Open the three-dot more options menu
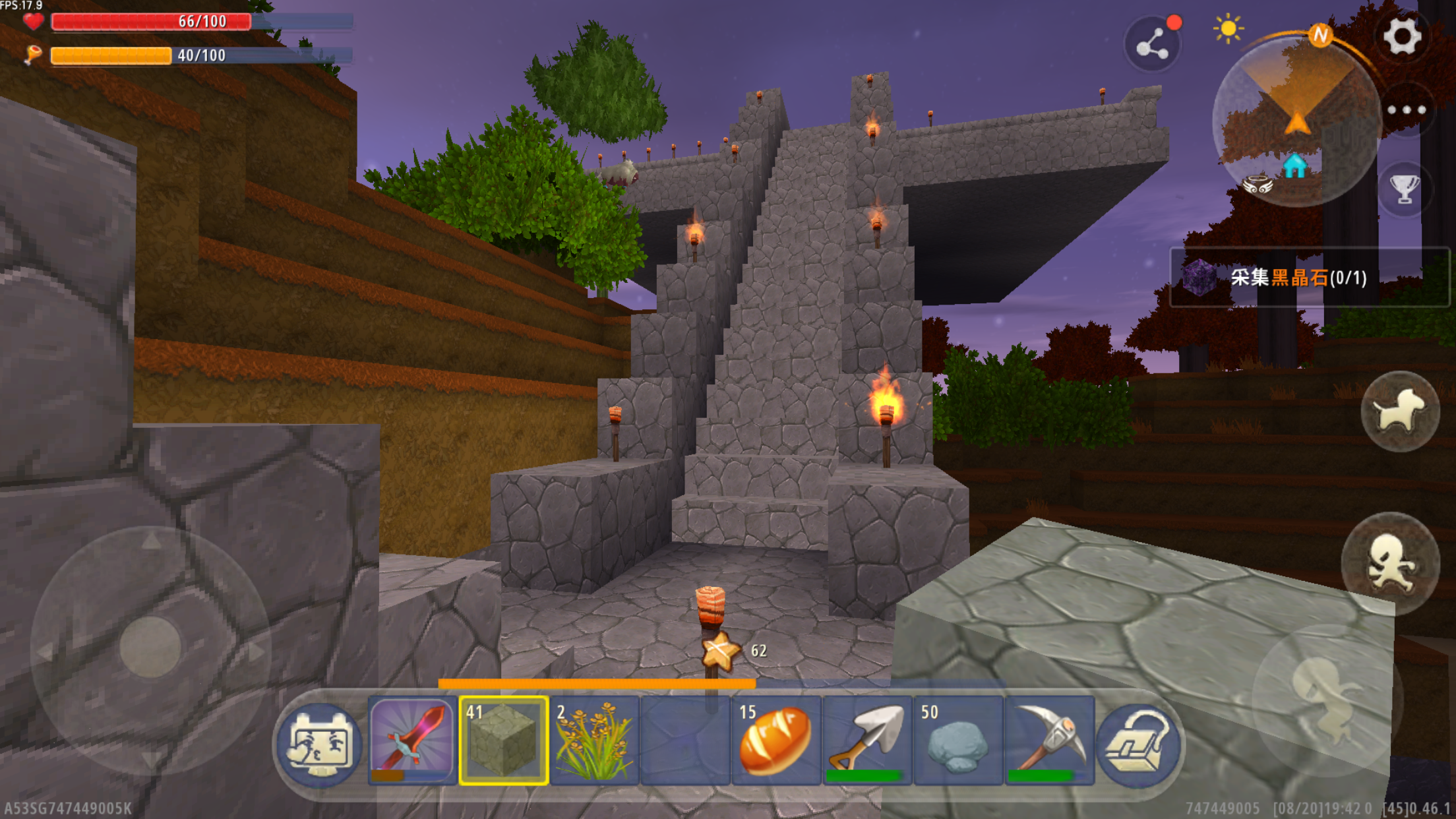 pos(1406,110)
